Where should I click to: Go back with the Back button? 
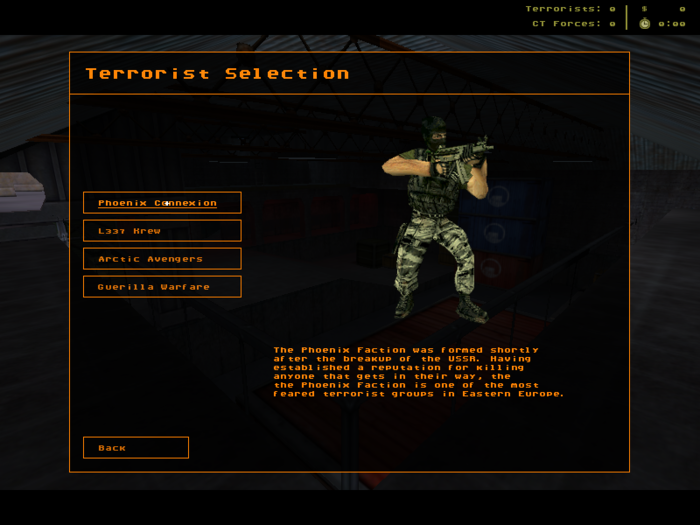pos(136,448)
